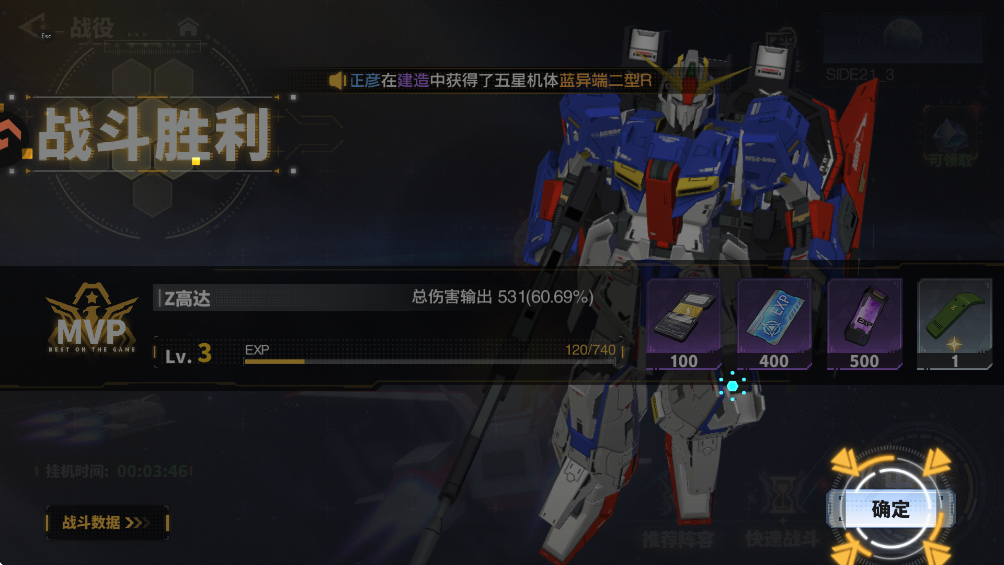Viewport: 1004px width, 565px height.
Task: Confirm the battle victory with 确定
Action: pos(889,509)
